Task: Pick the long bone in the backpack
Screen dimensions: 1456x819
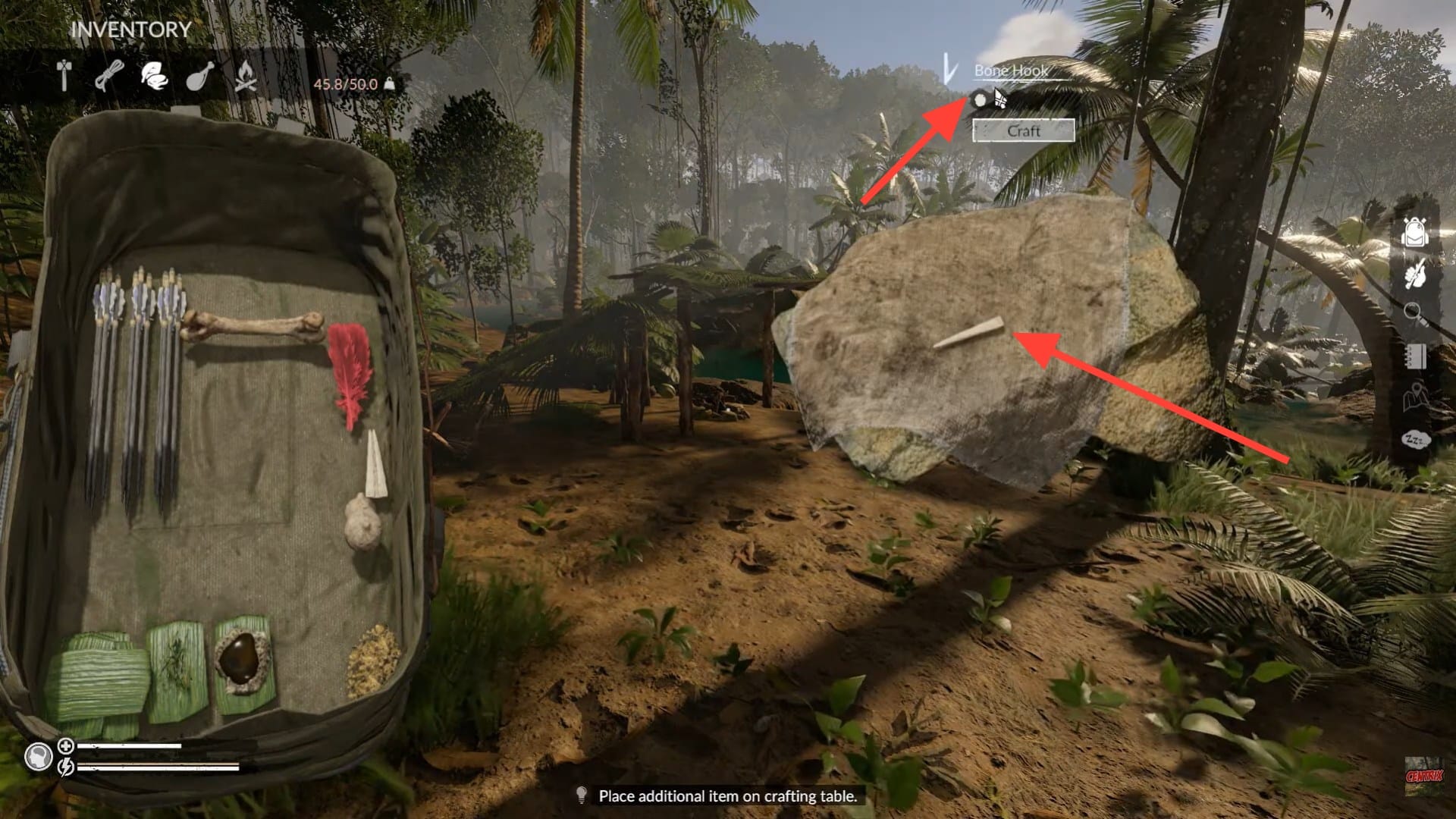Action: click(253, 326)
